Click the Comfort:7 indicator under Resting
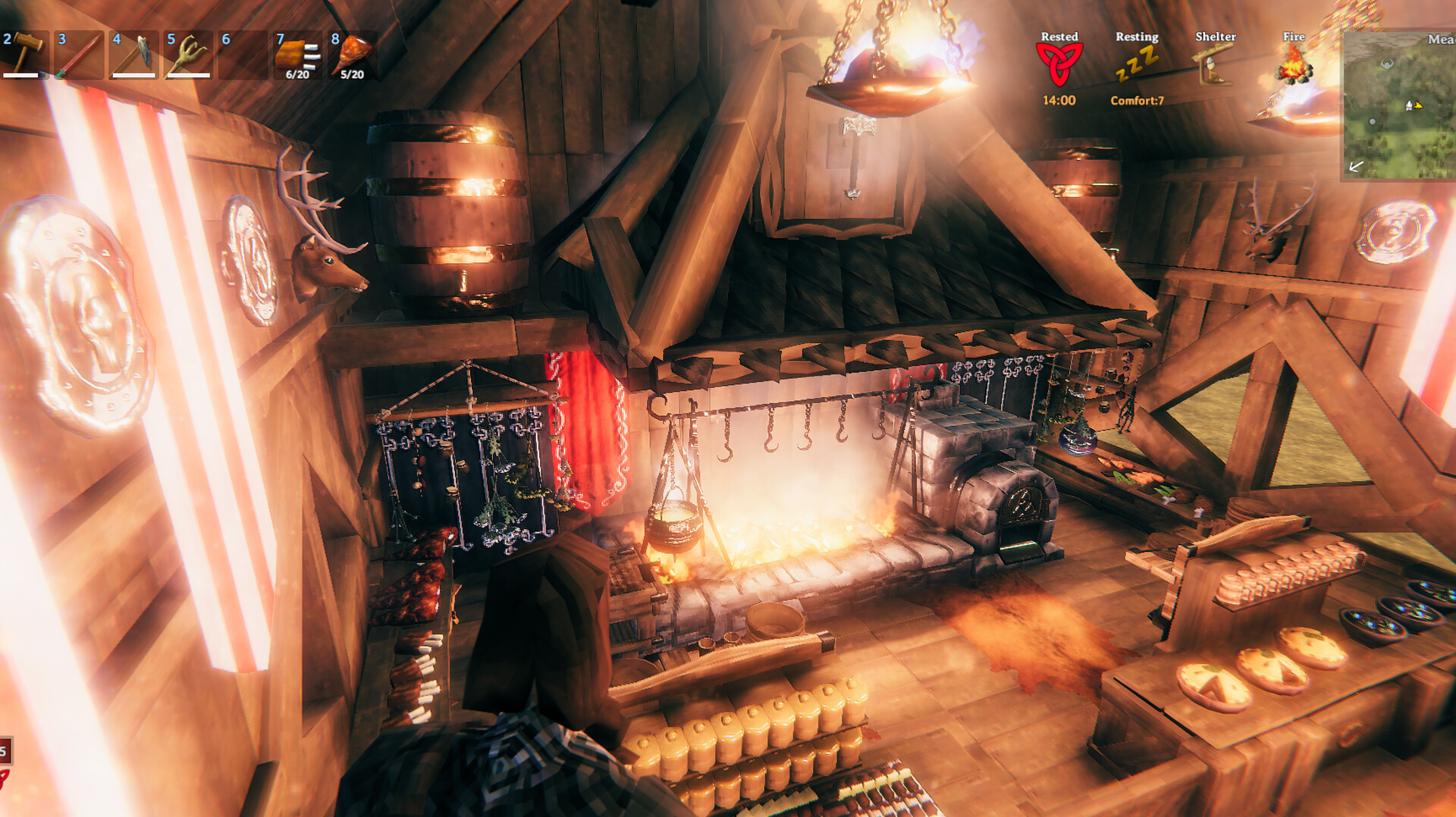This screenshot has height=817, width=1456. (1137, 99)
